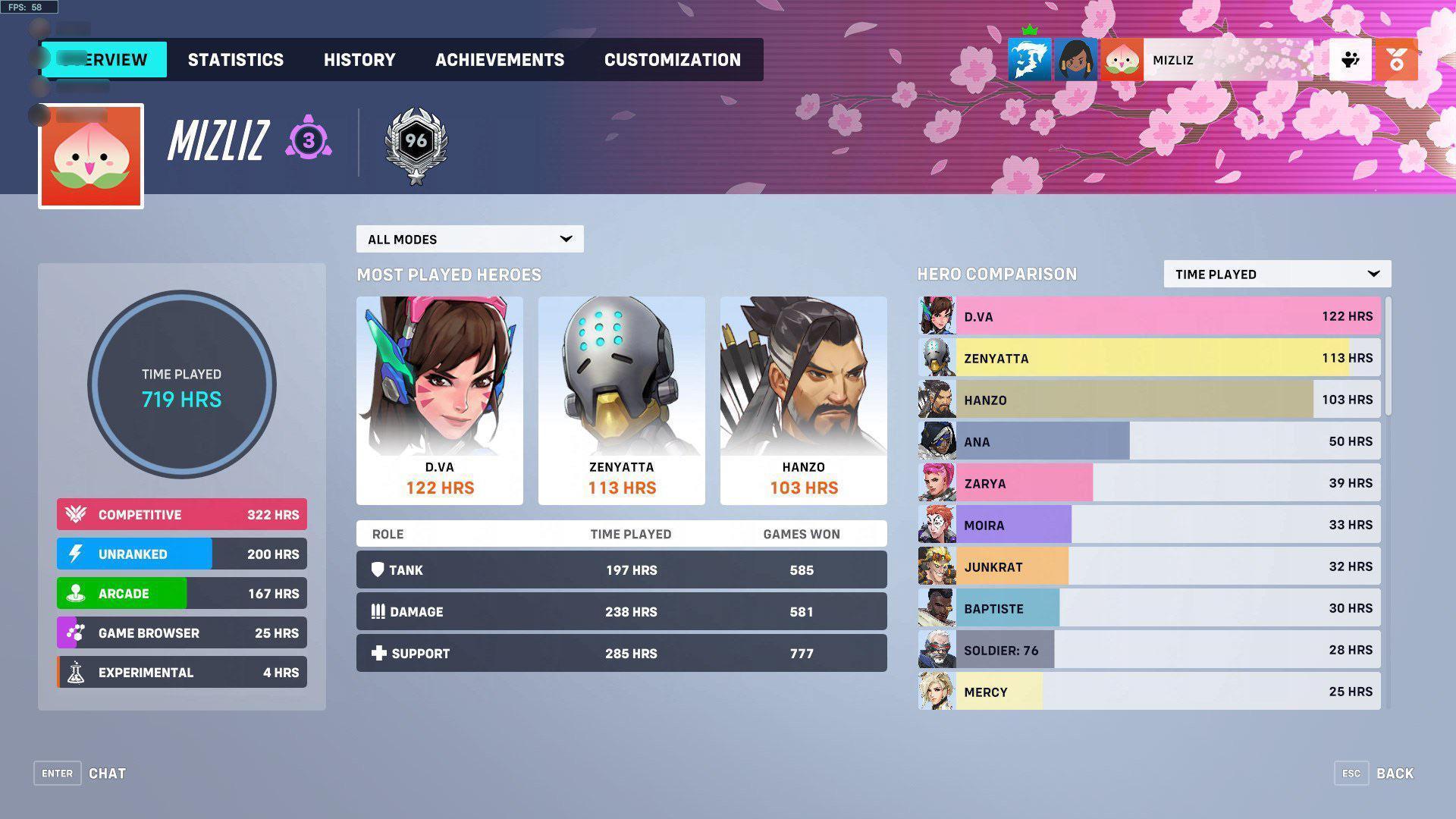Open the social group icon button
Viewport: 1456px width, 819px height.
(x=1350, y=60)
